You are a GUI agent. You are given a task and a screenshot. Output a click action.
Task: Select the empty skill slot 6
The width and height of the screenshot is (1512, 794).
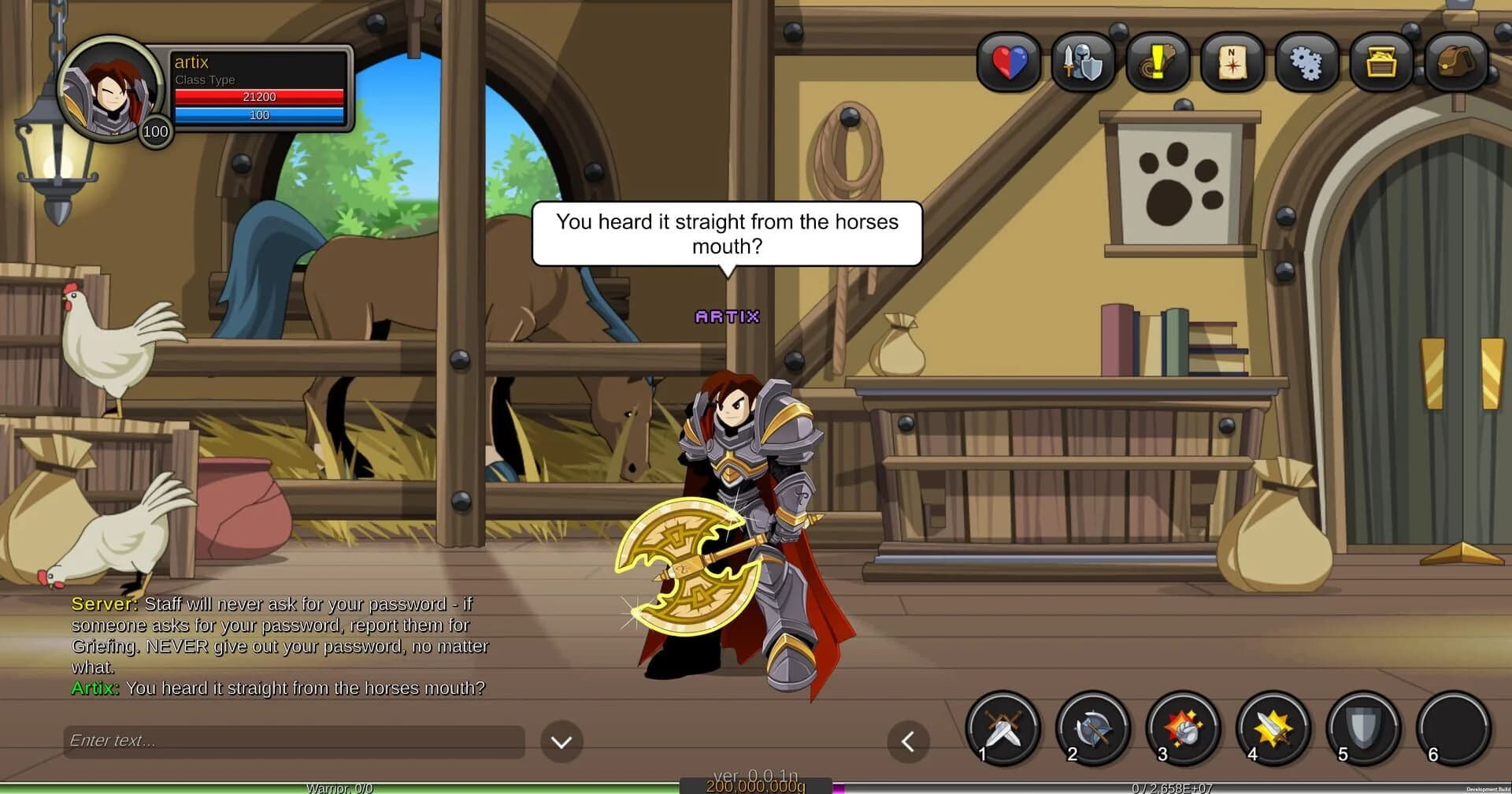pos(1453,729)
